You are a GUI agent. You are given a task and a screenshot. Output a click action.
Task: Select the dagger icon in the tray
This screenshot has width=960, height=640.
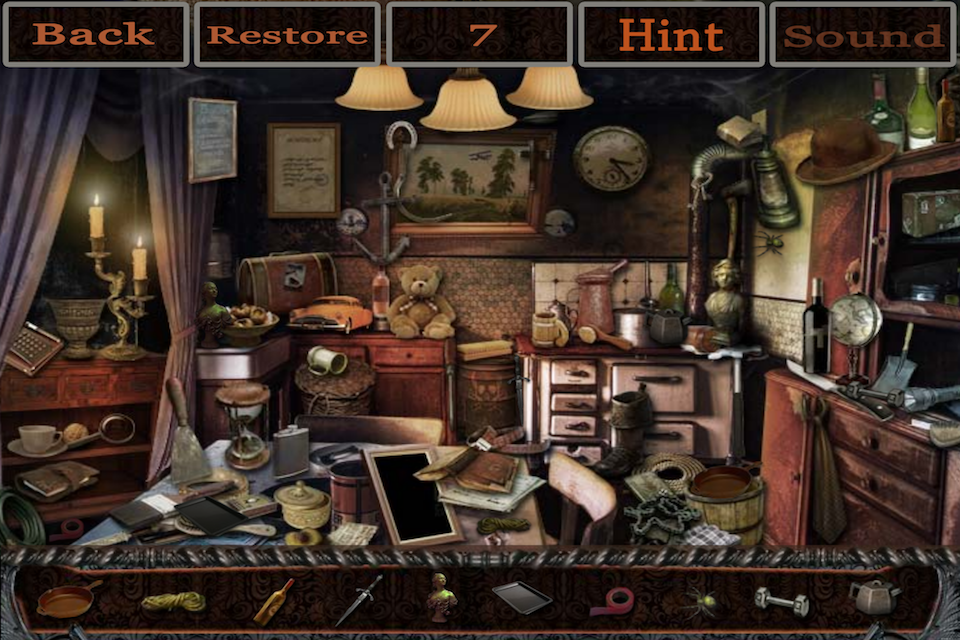(x=358, y=600)
